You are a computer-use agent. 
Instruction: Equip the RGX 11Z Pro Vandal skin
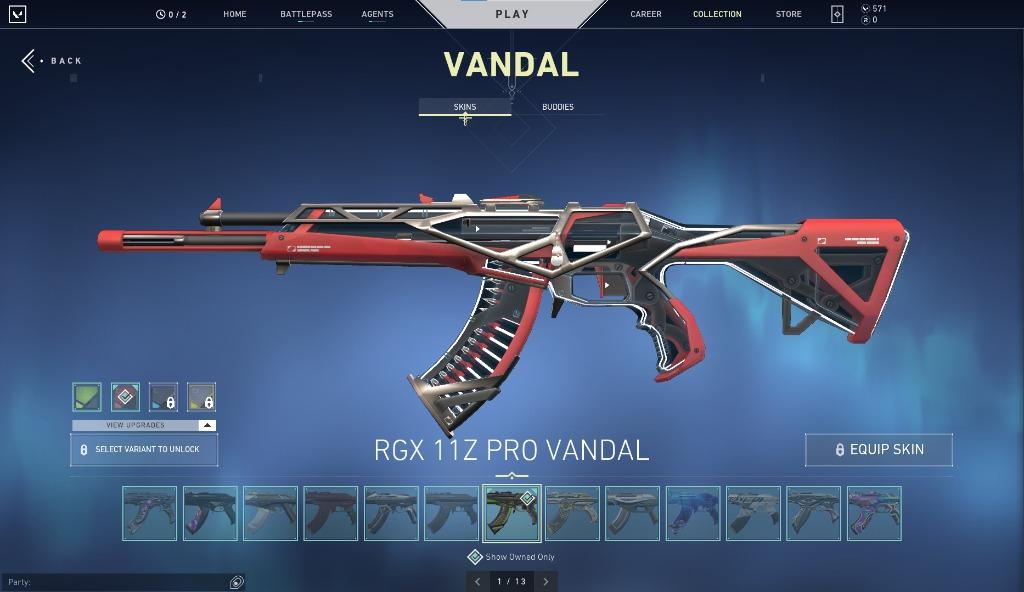pyautogui.click(x=878, y=450)
